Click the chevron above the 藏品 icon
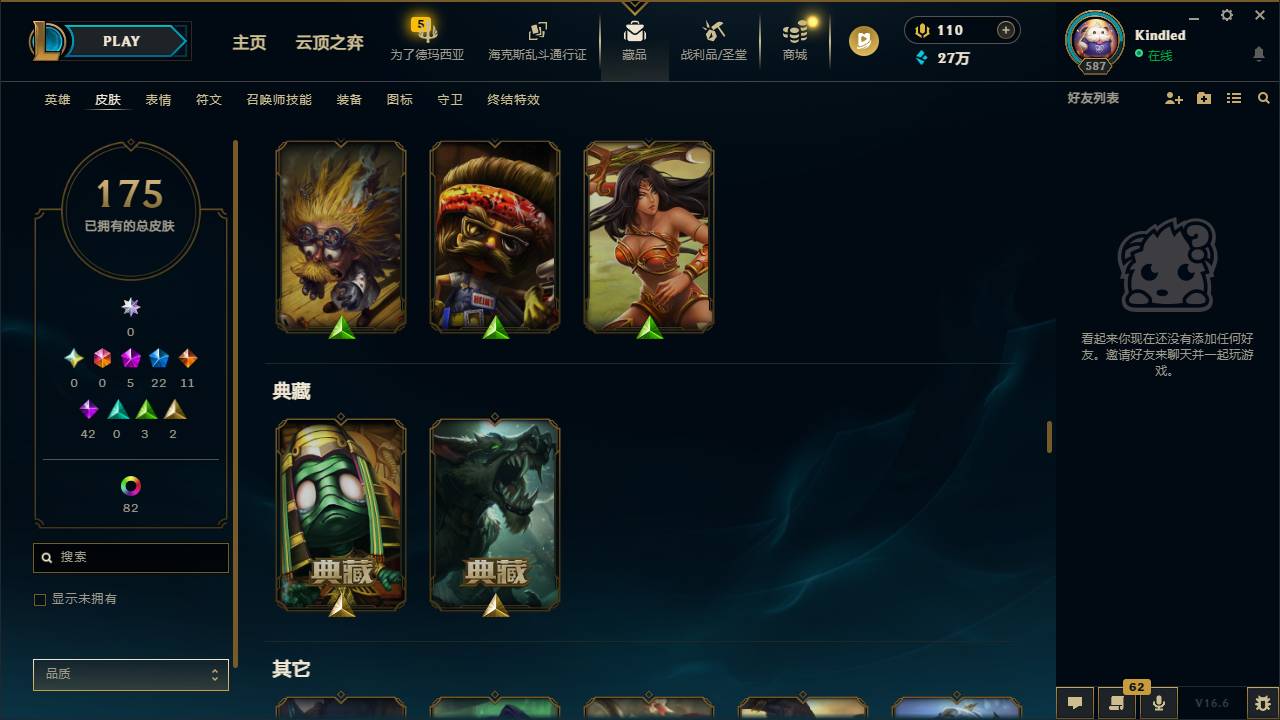Image resolution: width=1280 pixels, height=720 pixels. 634,6
